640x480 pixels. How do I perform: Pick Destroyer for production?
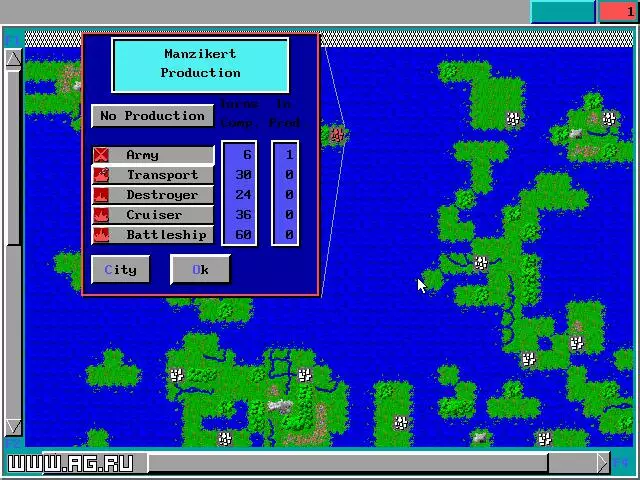pos(153,195)
